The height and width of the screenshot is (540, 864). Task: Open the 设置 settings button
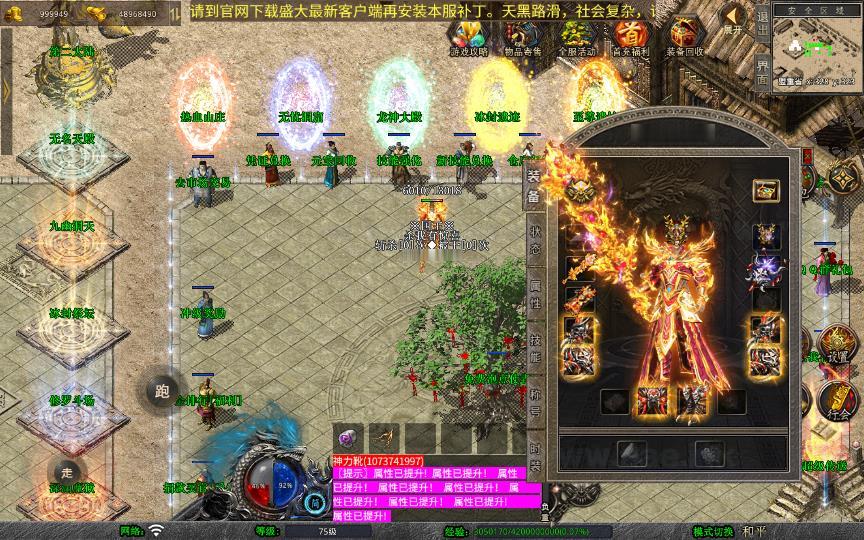tap(837, 347)
